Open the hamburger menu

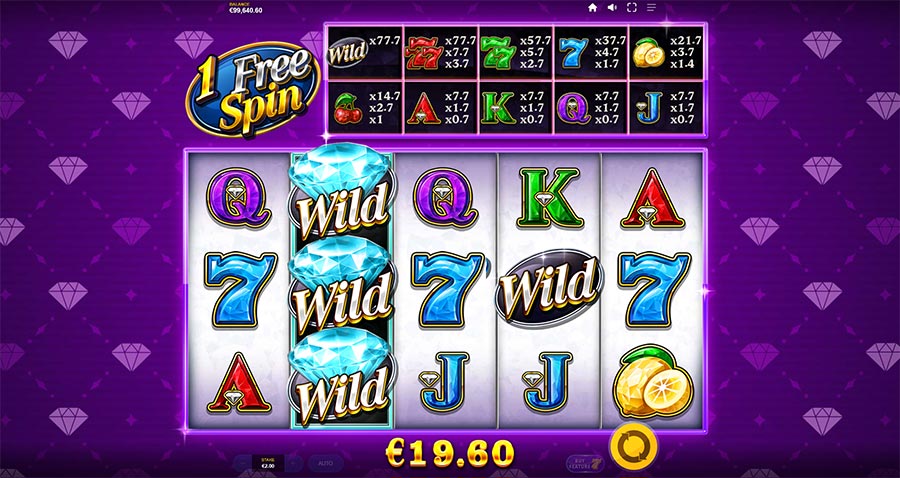[x=652, y=8]
